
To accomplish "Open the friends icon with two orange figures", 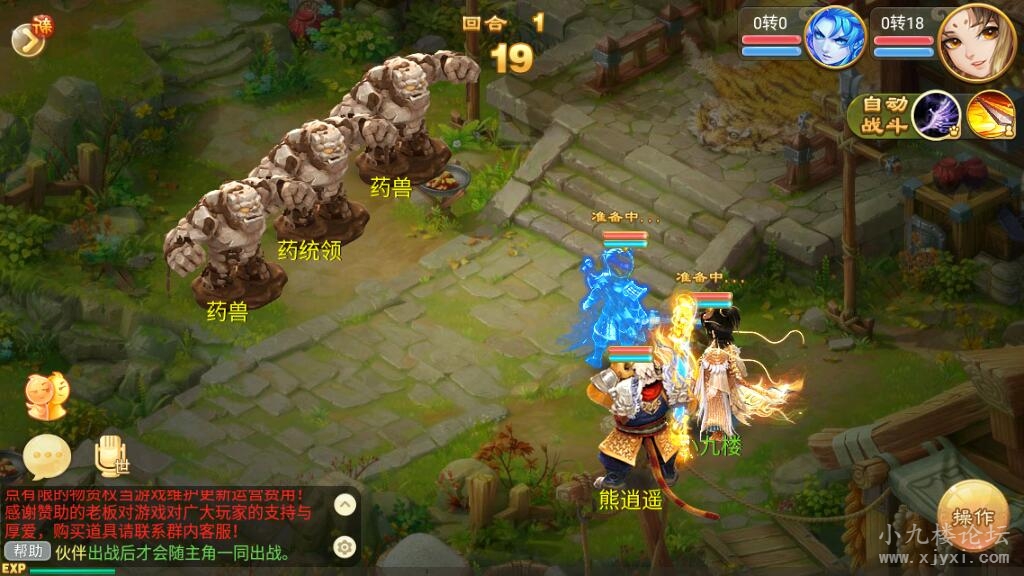I will (x=44, y=396).
